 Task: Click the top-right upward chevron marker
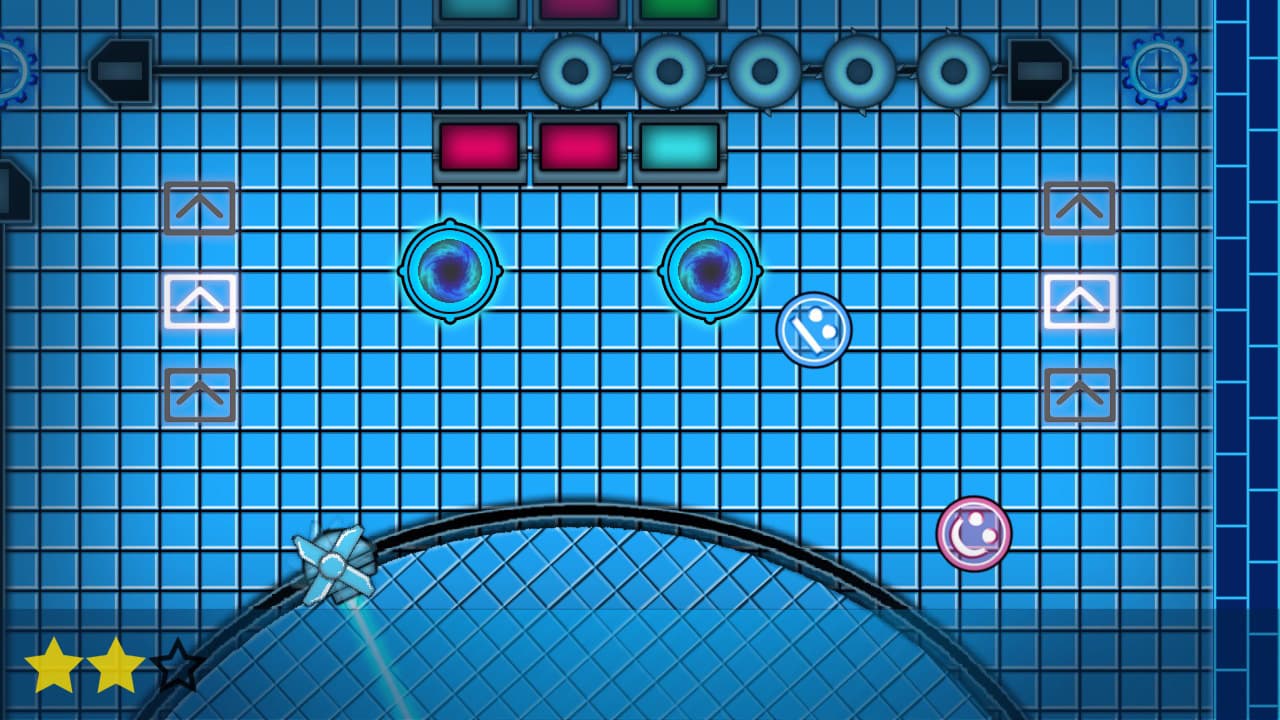[x=1080, y=209]
